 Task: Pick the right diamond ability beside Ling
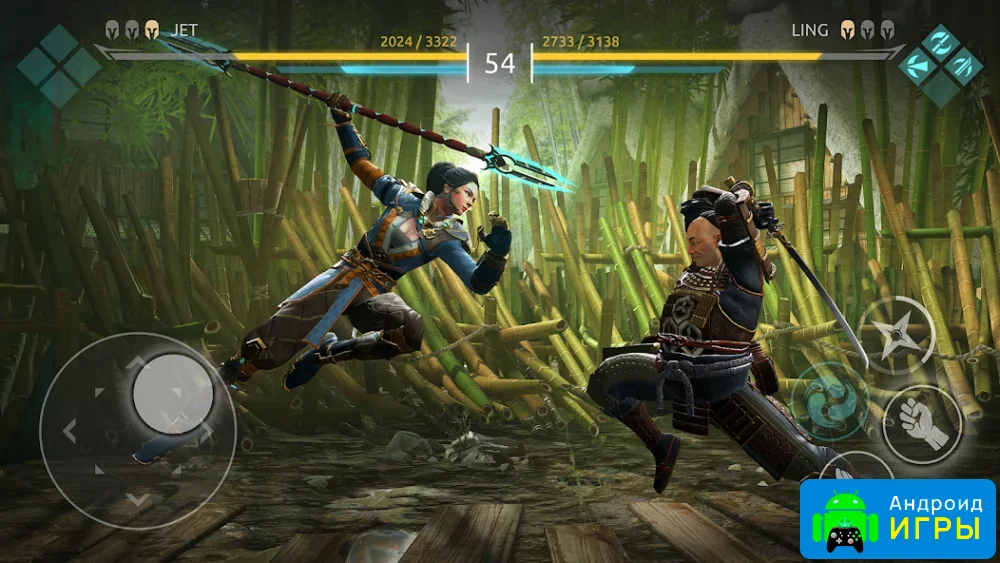[x=964, y=65]
